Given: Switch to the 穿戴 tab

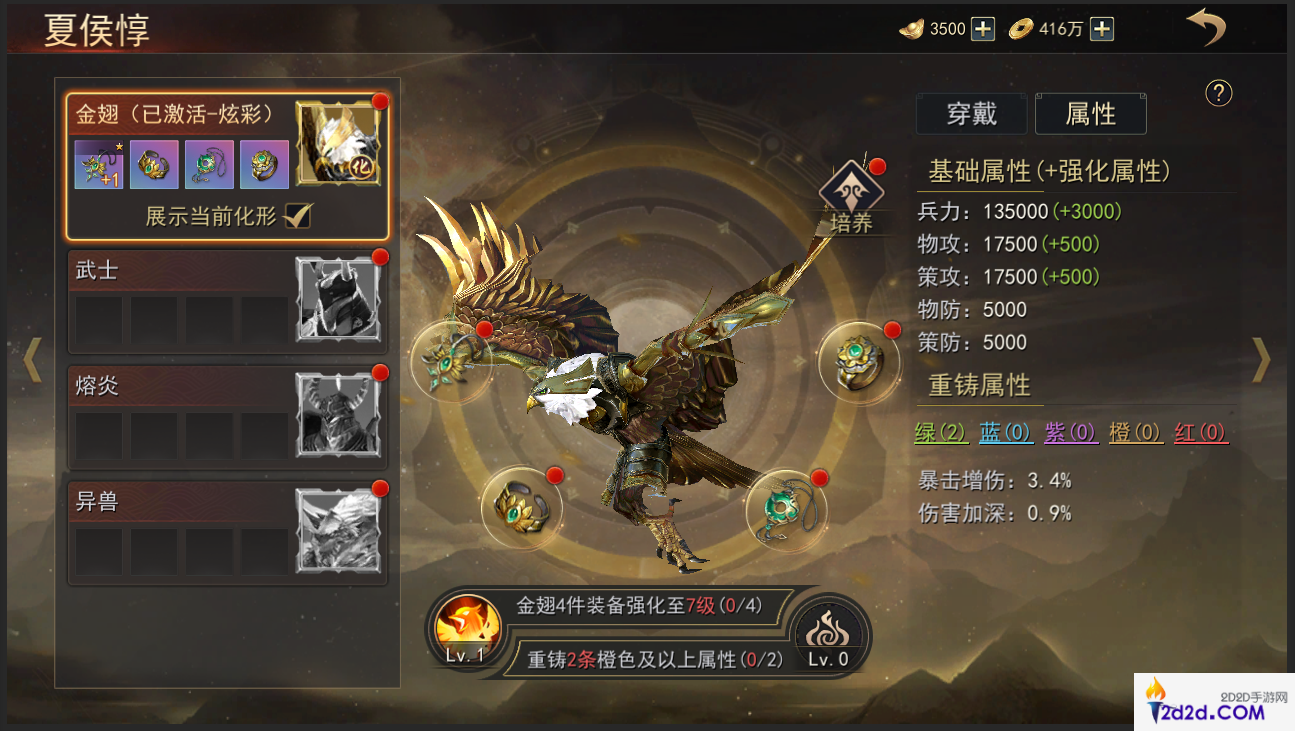Looking at the screenshot, I should point(971,114).
